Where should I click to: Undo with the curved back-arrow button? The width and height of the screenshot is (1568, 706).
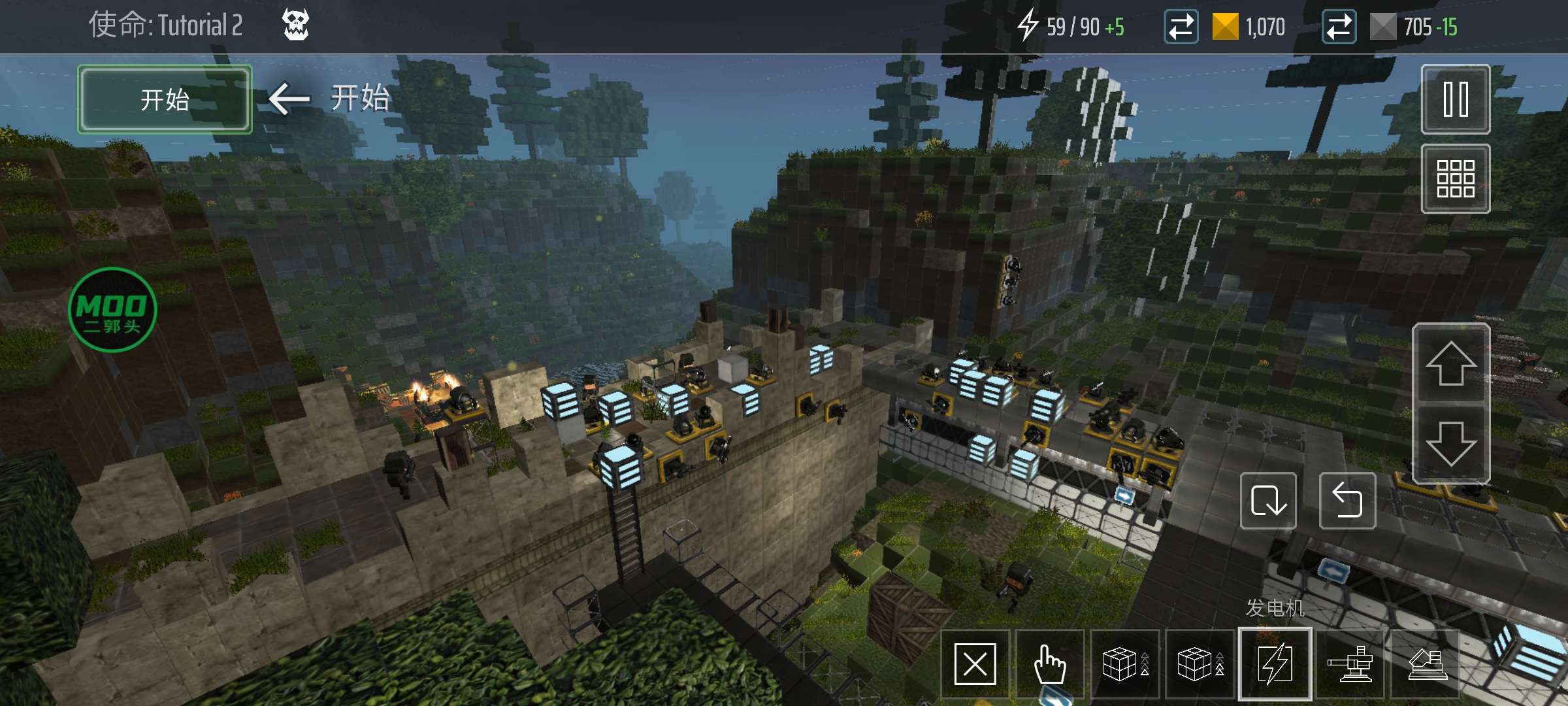point(1347,501)
